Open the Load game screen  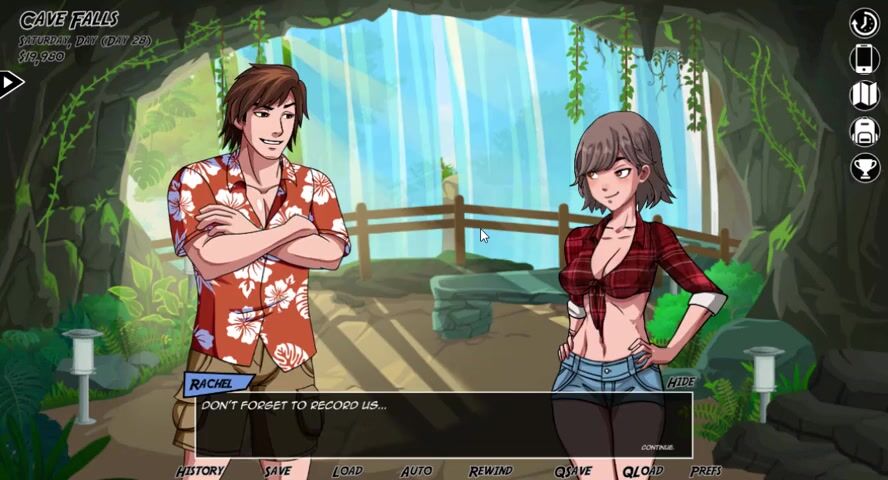click(x=347, y=471)
